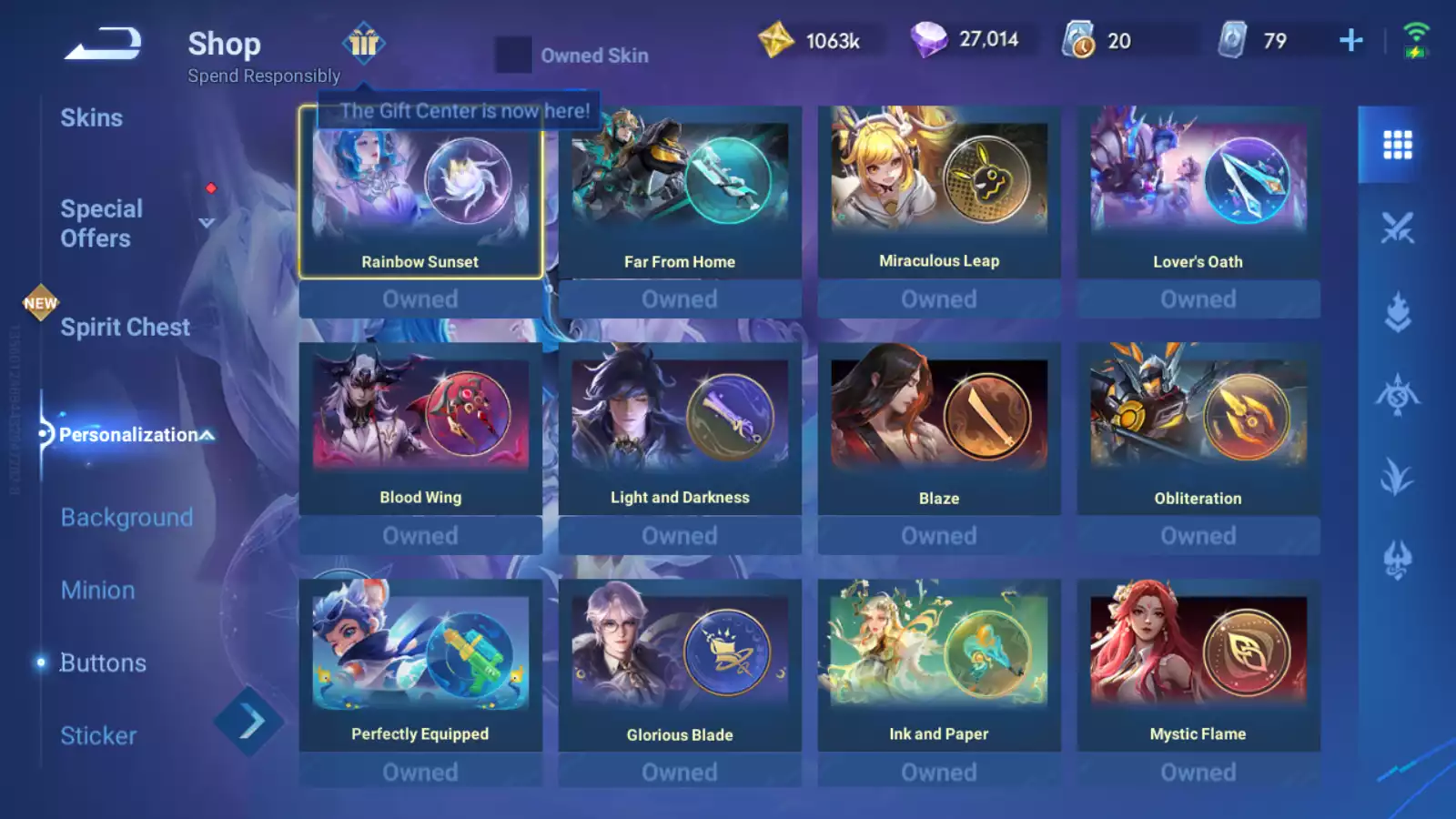Select the Obliteration item card
The width and height of the screenshot is (1456, 819).
pos(1198,429)
